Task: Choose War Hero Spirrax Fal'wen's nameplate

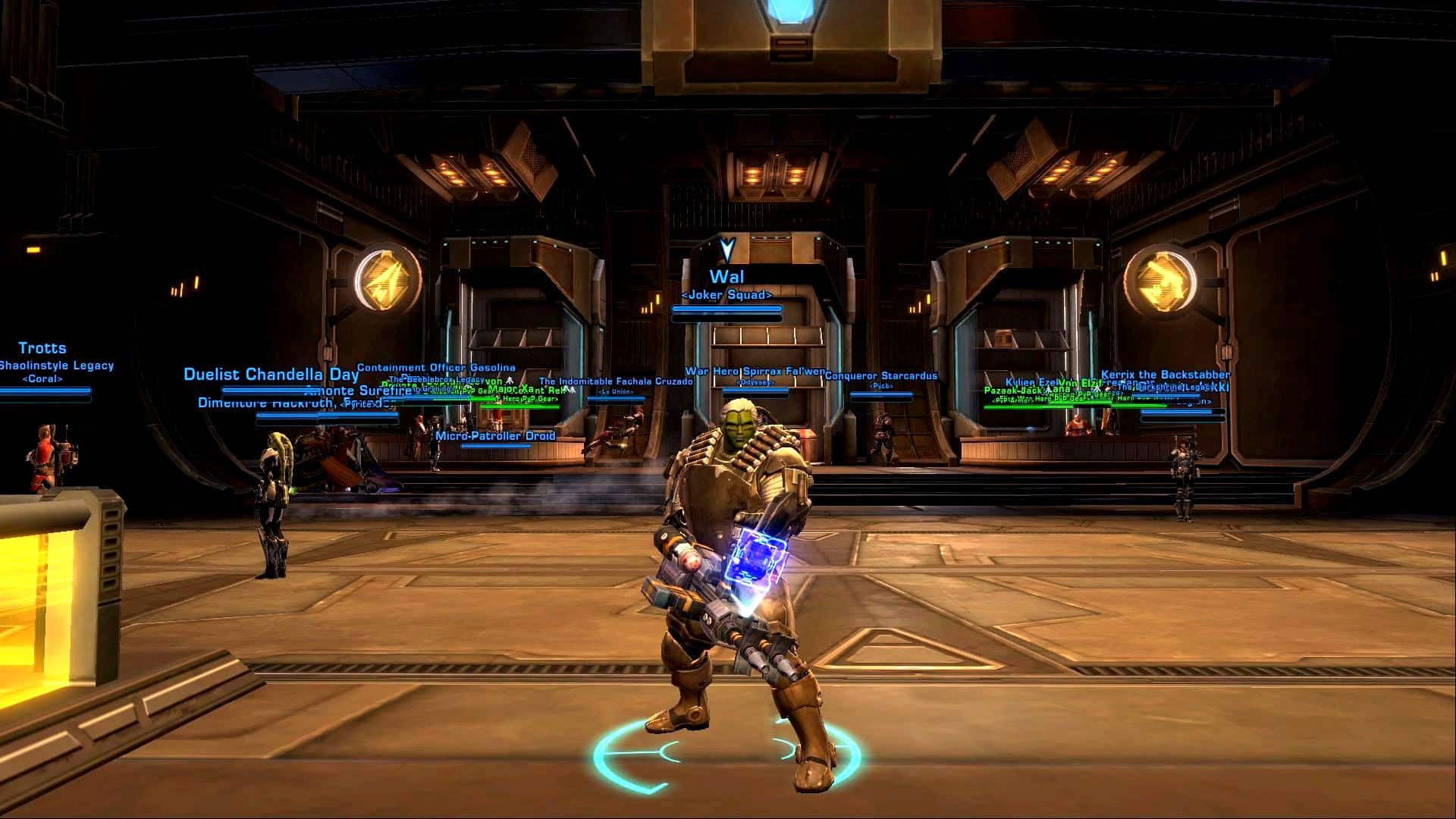Action: pyautogui.click(x=755, y=372)
